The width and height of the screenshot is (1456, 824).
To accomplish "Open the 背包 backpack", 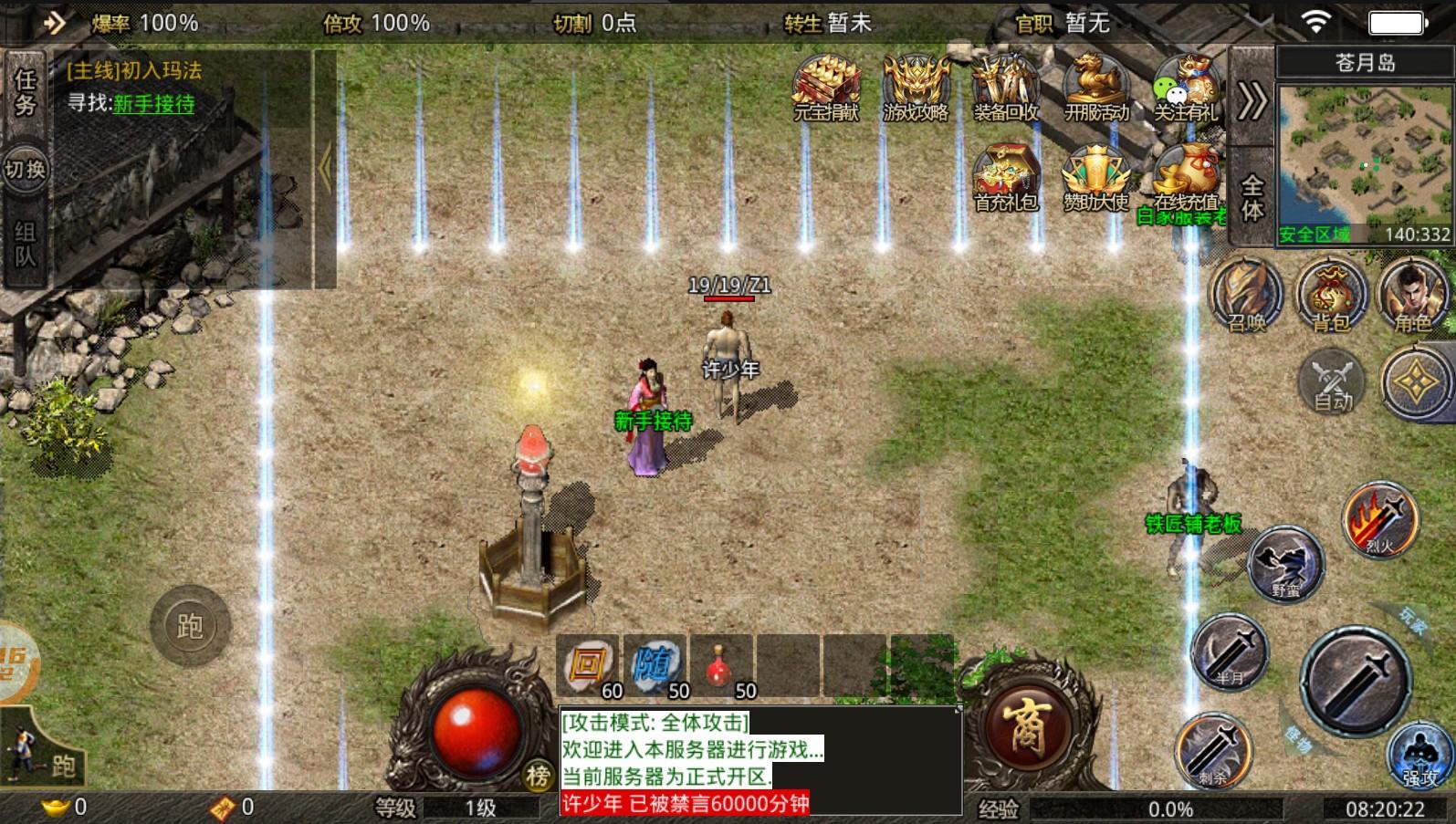I will coord(1330,295).
